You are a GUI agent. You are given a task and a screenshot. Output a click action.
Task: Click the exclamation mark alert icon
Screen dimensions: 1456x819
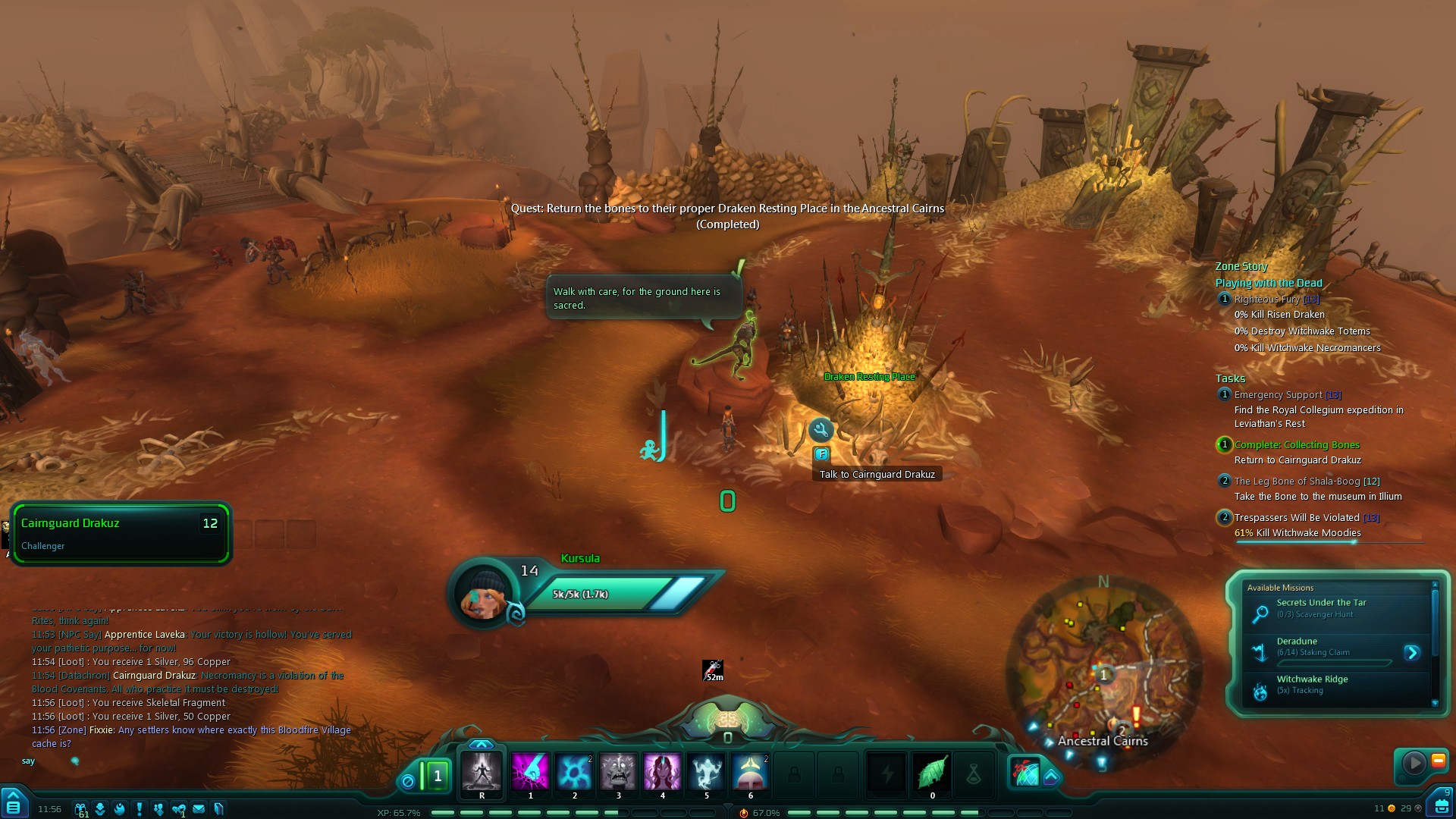pyautogui.click(x=140, y=808)
